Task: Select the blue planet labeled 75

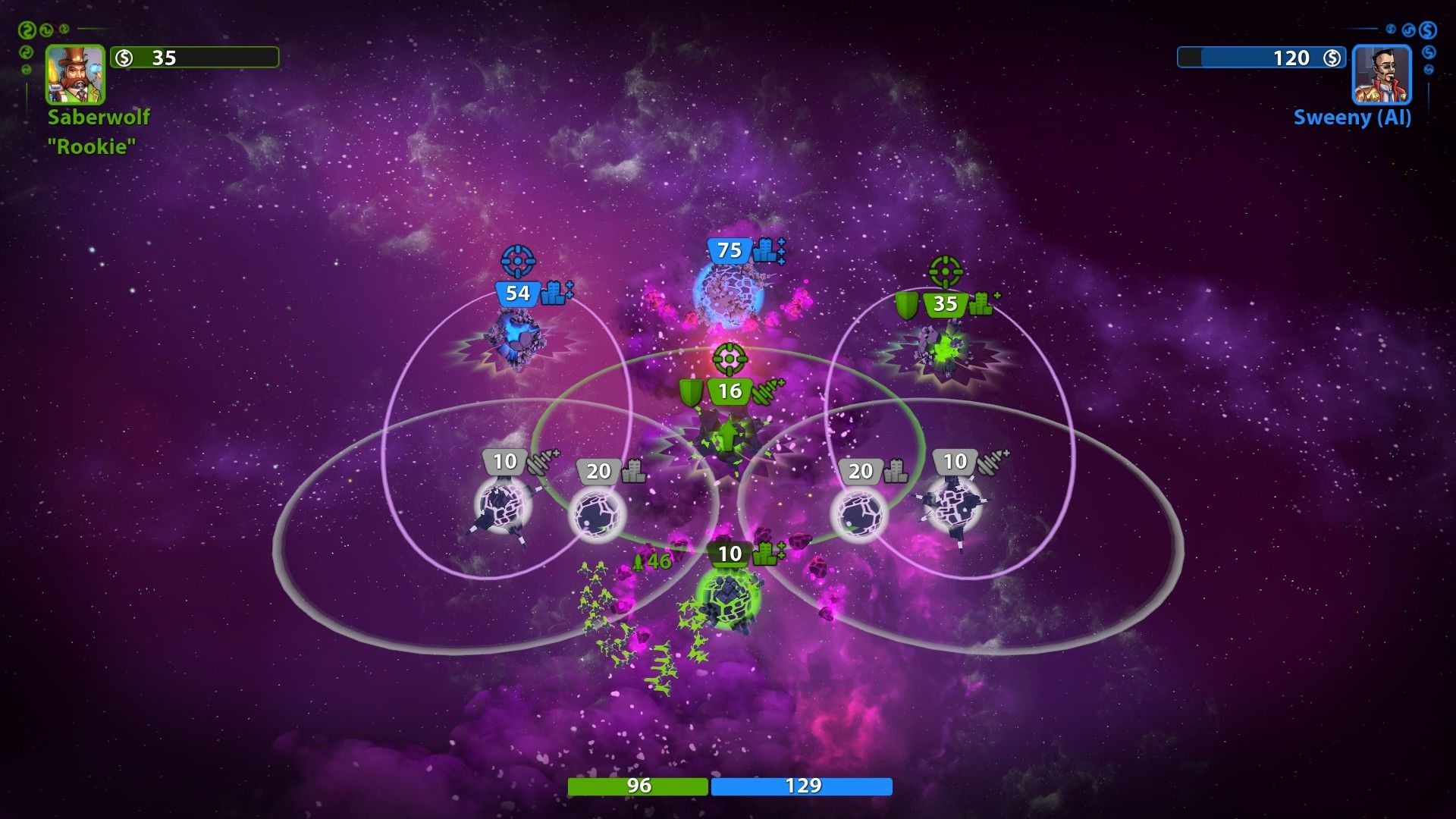Action: click(730, 293)
